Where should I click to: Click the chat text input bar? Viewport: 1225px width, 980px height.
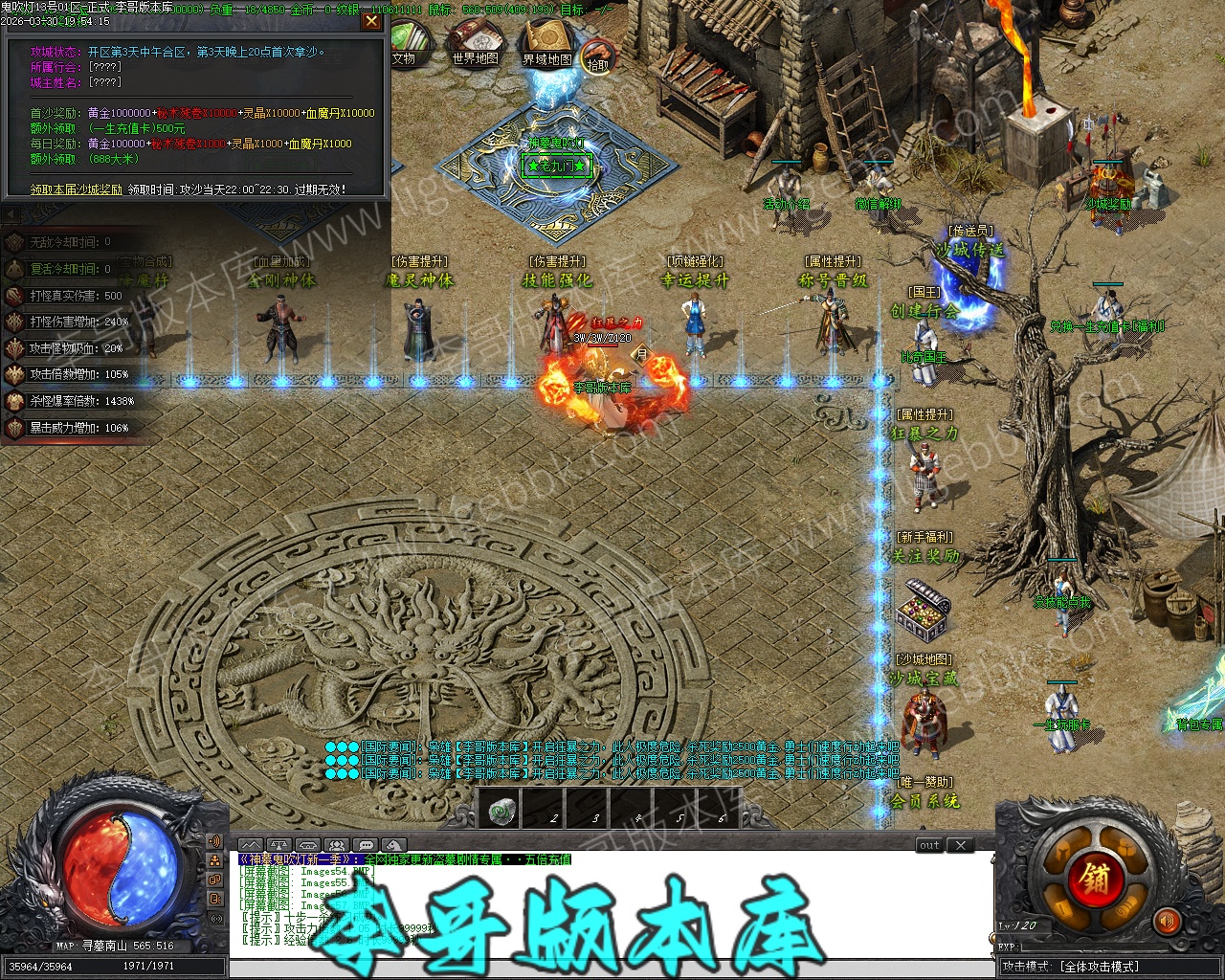612,967
